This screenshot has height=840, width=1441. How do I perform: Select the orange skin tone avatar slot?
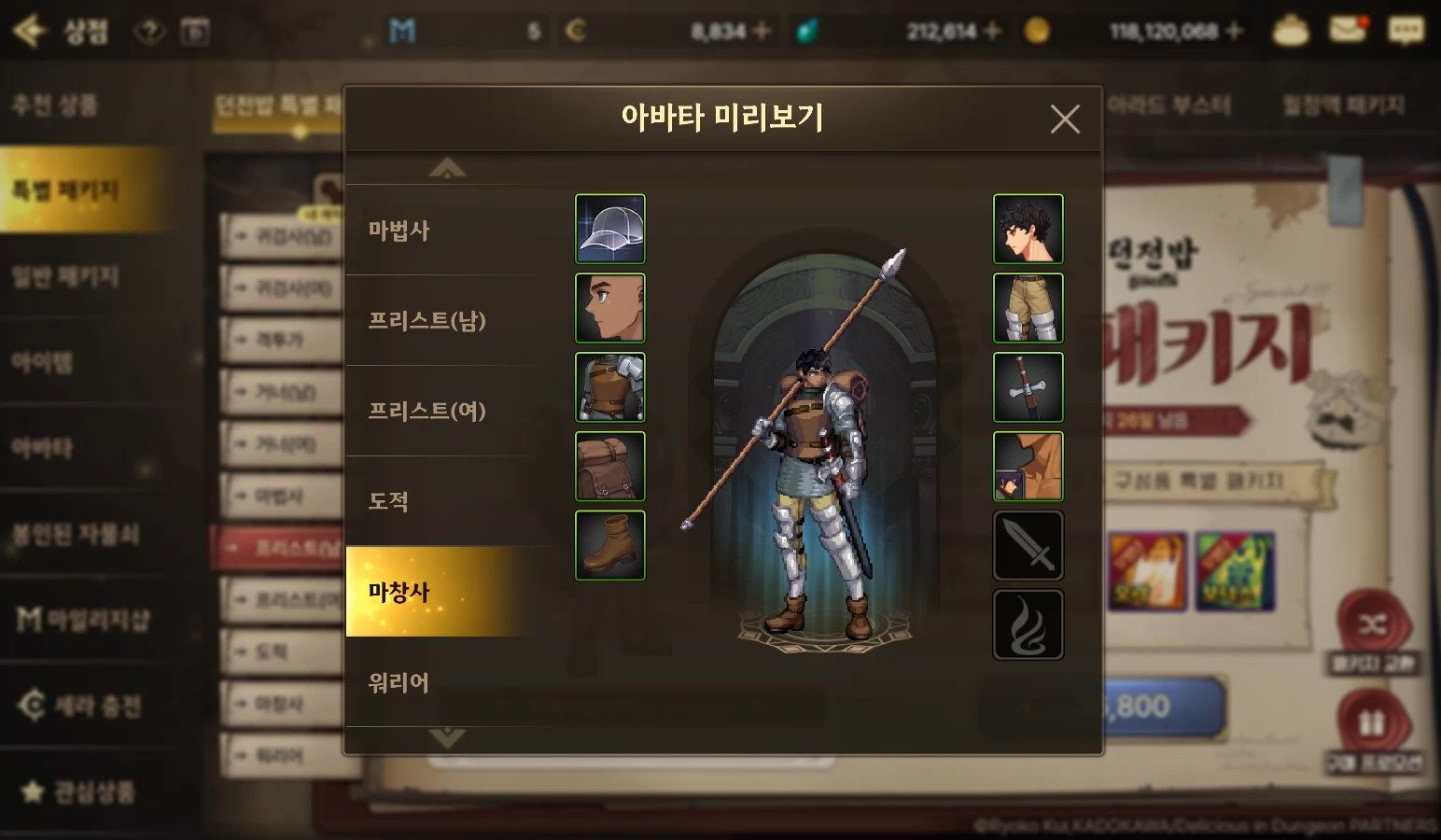click(1028, 466)
